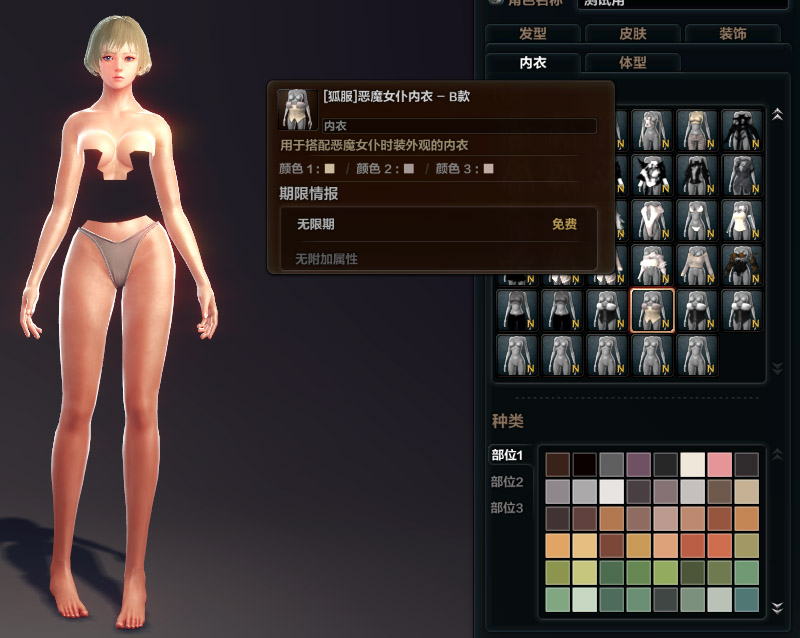800x638 pixels.
Task: Select the pure black color swatch
Action: 584,465
